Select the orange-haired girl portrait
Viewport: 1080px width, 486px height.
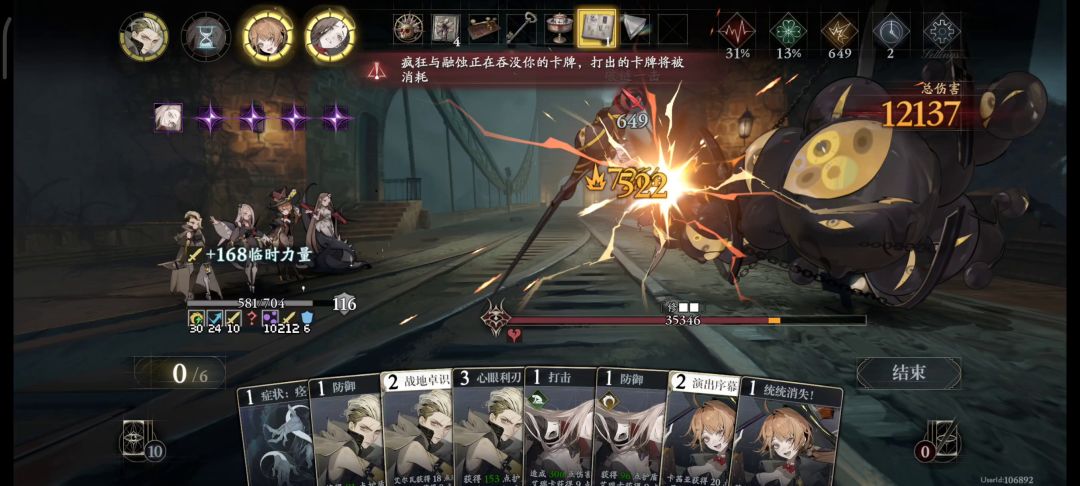click(x=268, y=35)
